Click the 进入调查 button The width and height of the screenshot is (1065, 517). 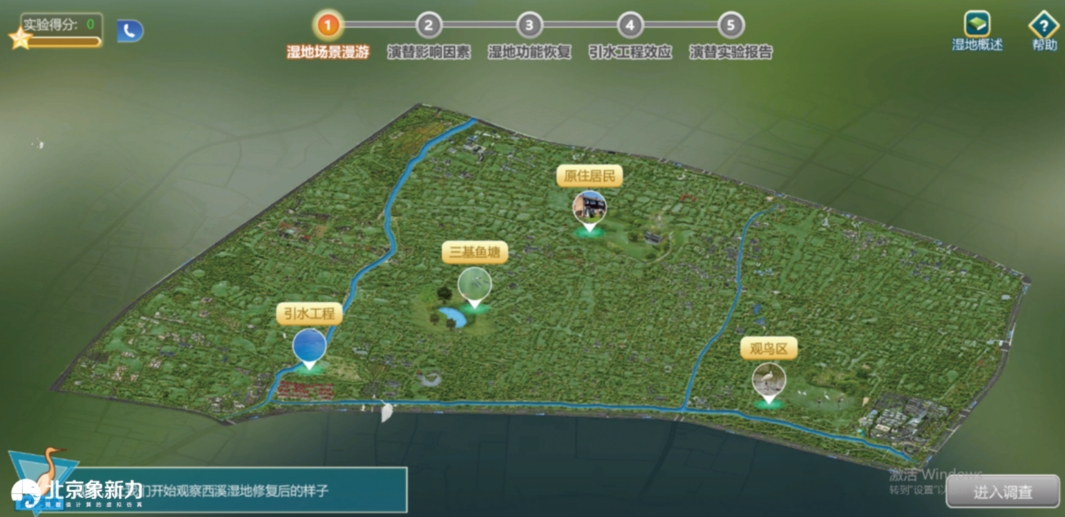1002,491
